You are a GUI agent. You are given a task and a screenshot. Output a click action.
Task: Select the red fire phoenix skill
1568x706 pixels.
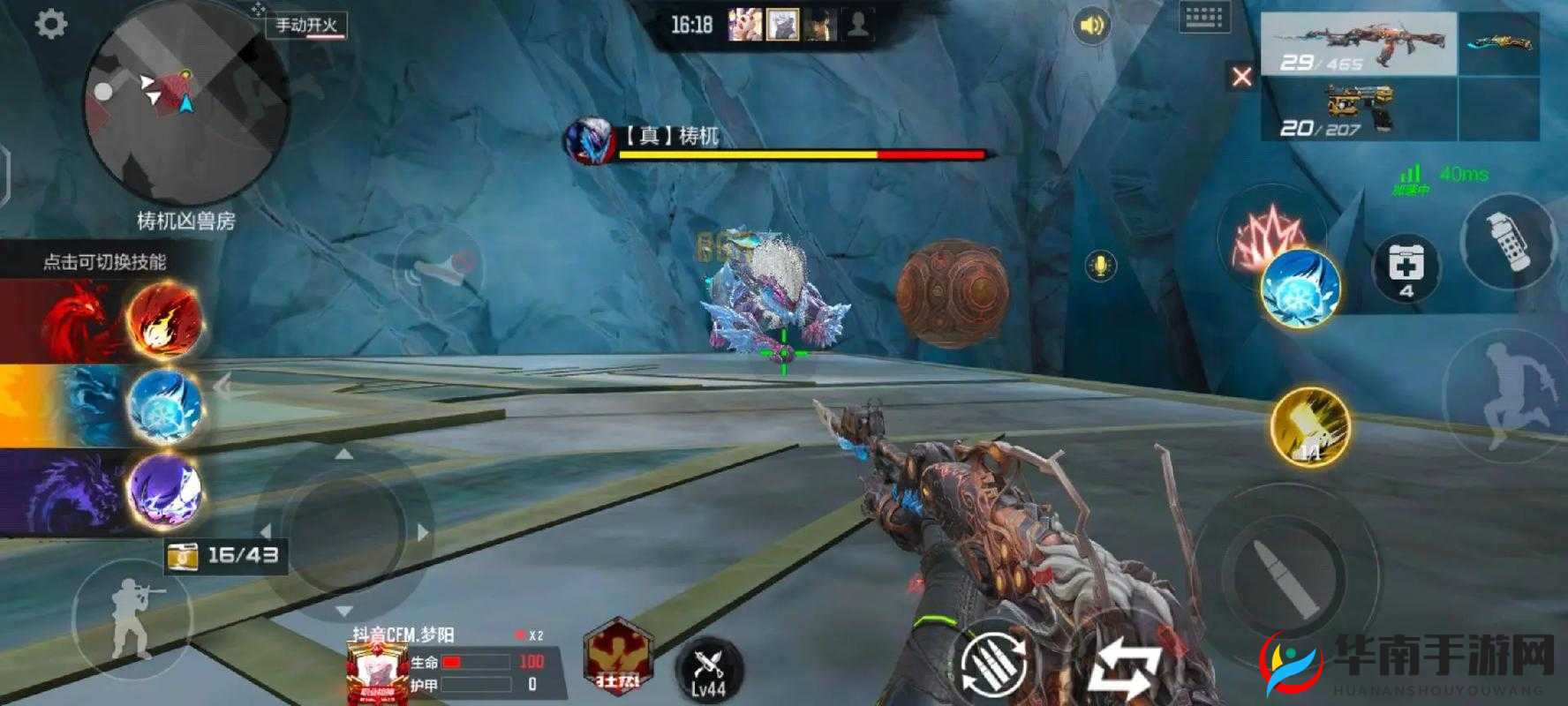[165, 319]
